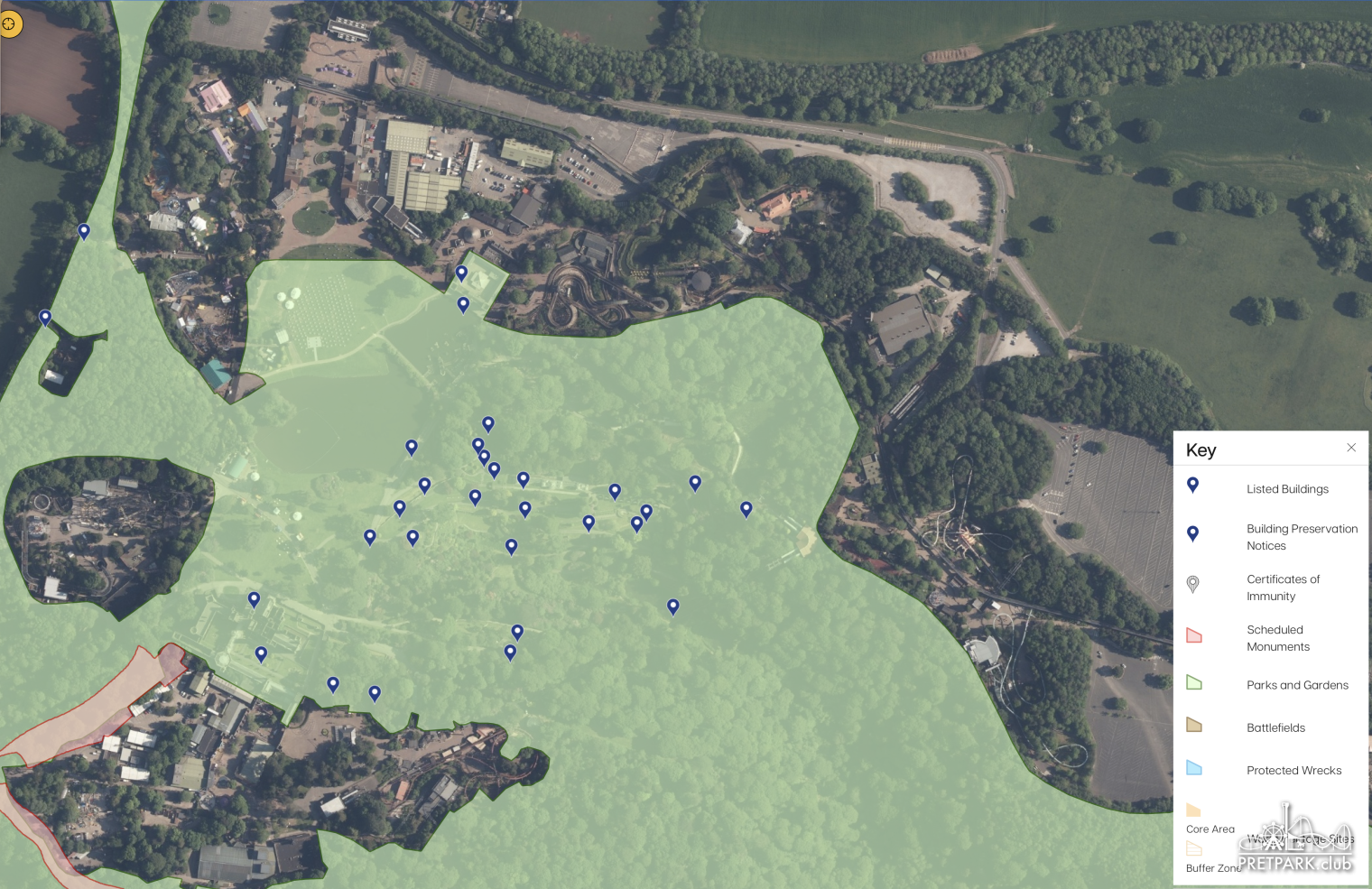Choose the Building Preservation Notices legend entry

pos(1302,537)
